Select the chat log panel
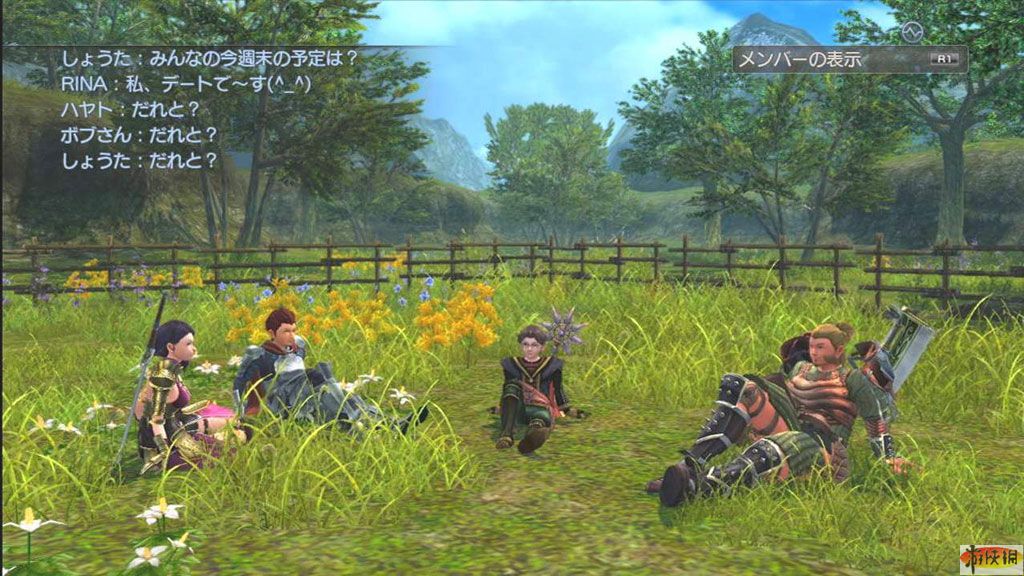The width and height of the screenshot is (1024, 576). (190, 108)
